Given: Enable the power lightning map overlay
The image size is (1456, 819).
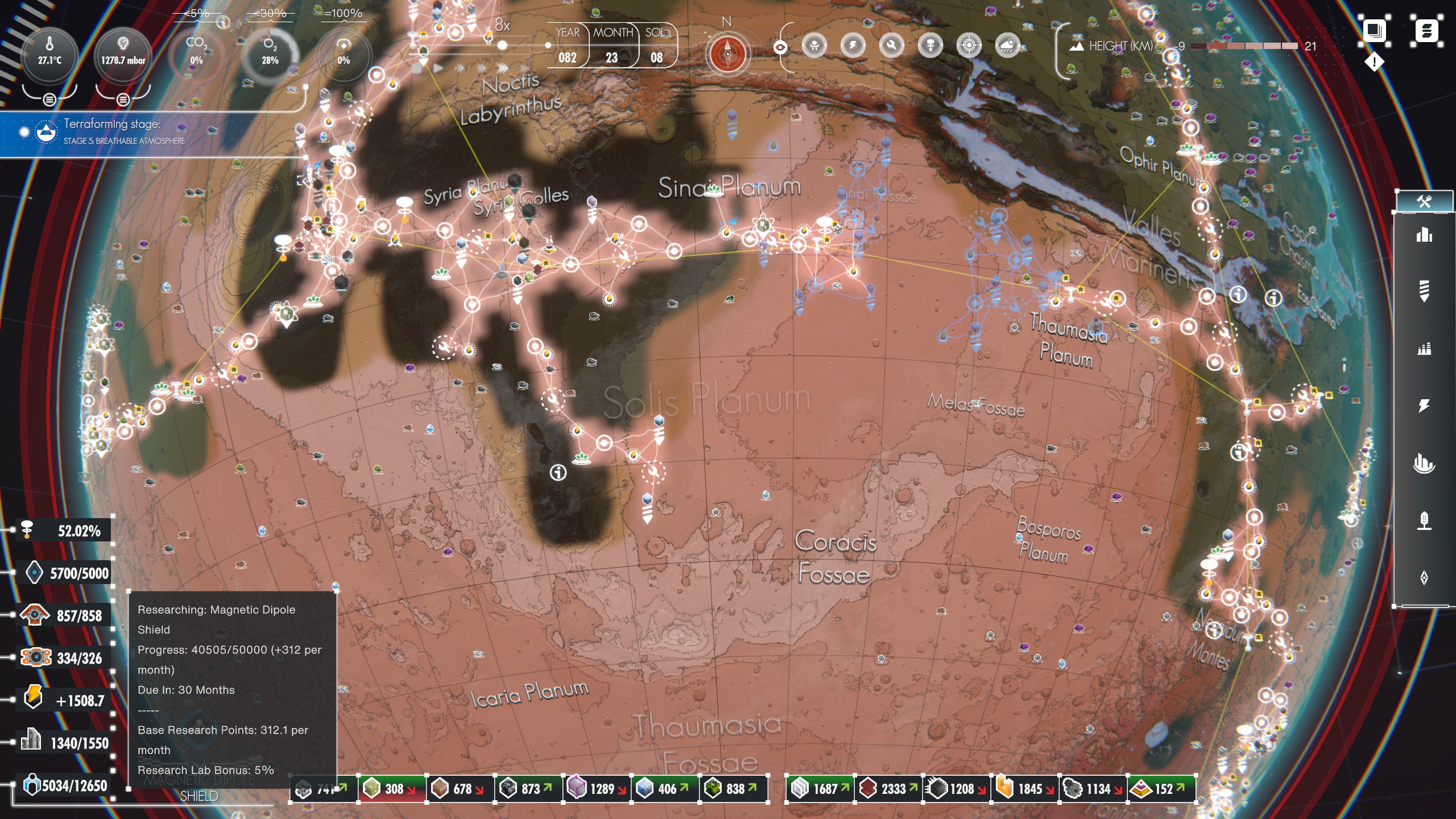Looking at the screenshot, I should (x=853, y=45).
